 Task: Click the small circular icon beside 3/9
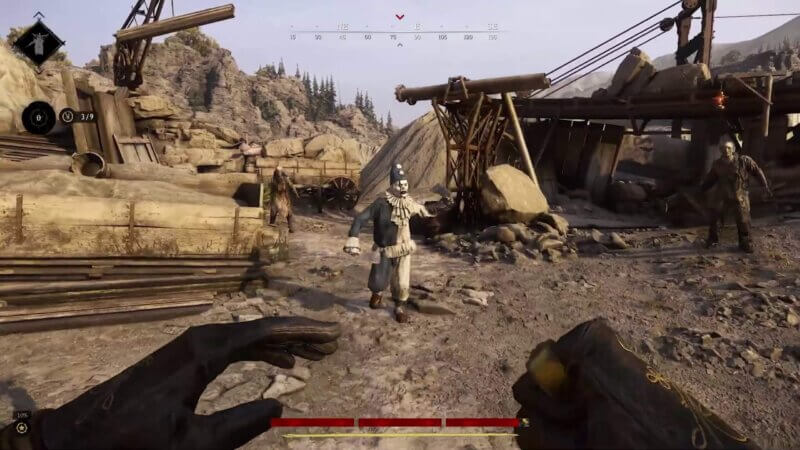pos(67,116)
